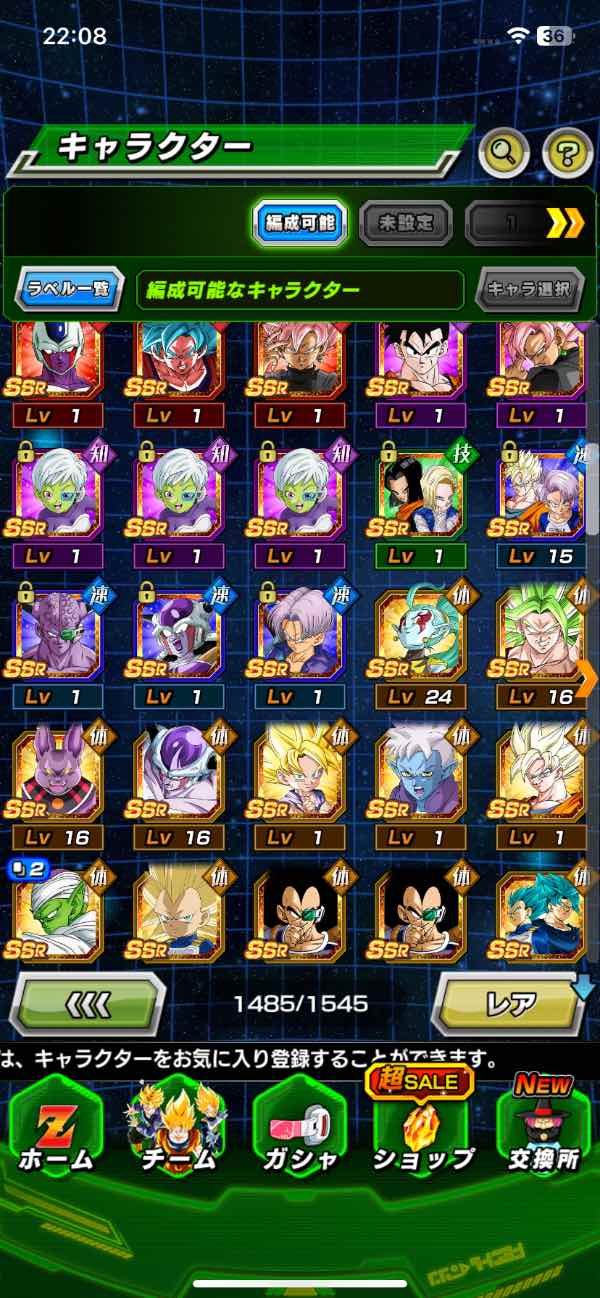Change sort order via the レア button
600x1298 pixels.
pyautogui.click(x=510, y=1002)
